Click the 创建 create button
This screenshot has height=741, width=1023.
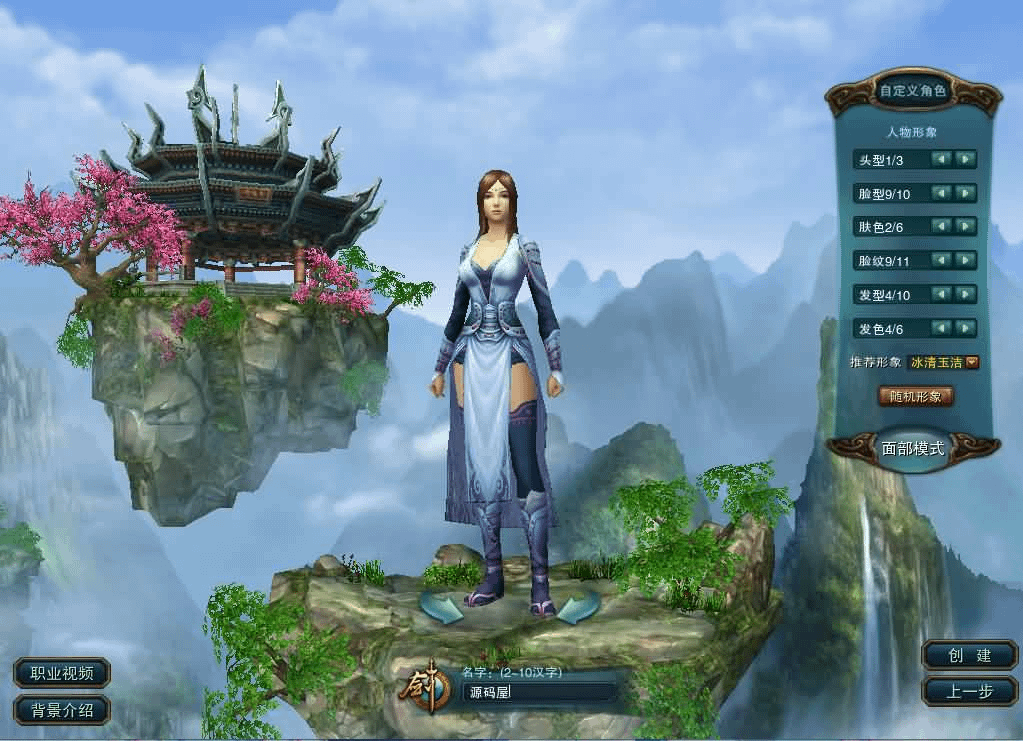pyautogui.click(x=969, y=656)
